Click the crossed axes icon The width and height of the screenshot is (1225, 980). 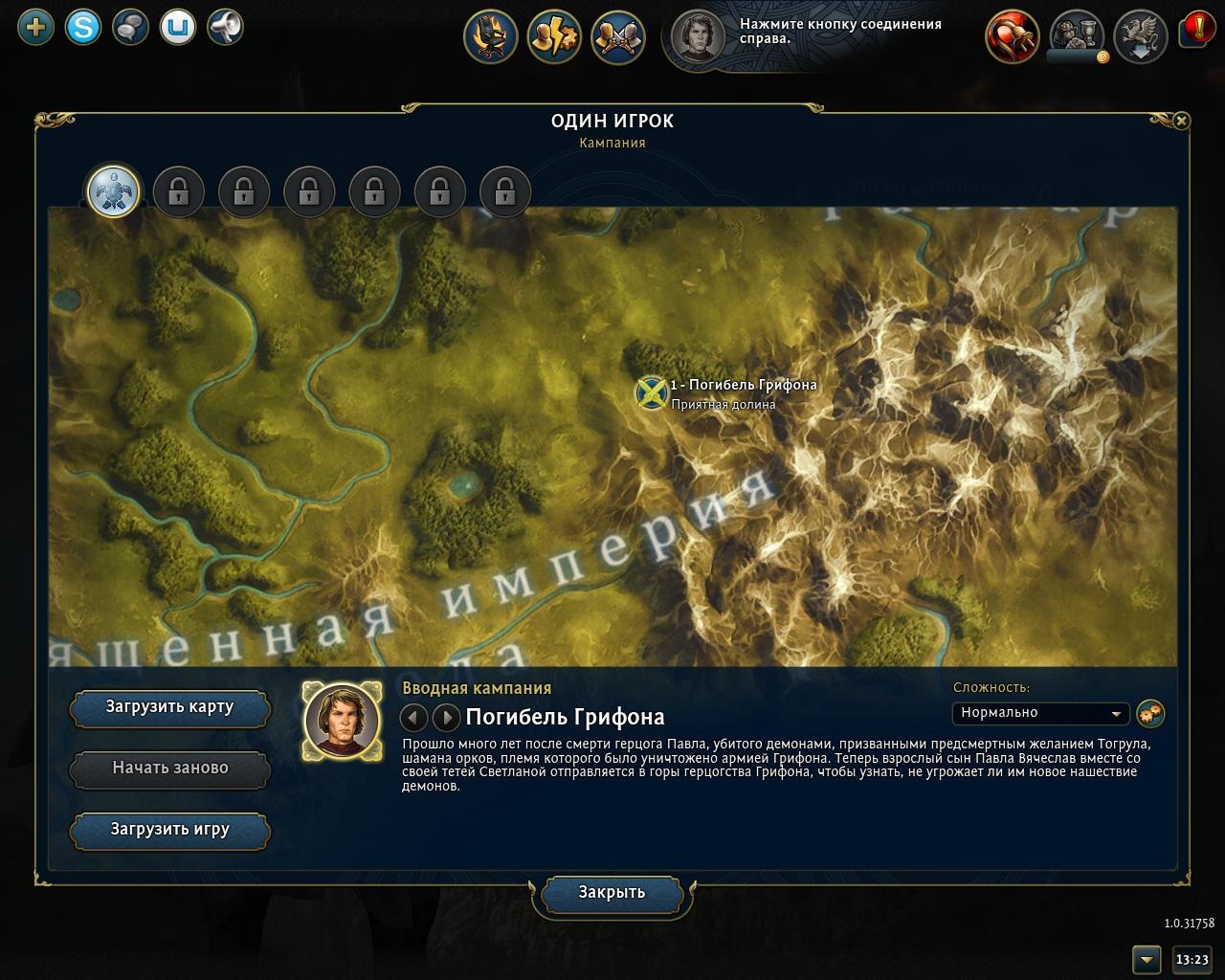(617, 36)
